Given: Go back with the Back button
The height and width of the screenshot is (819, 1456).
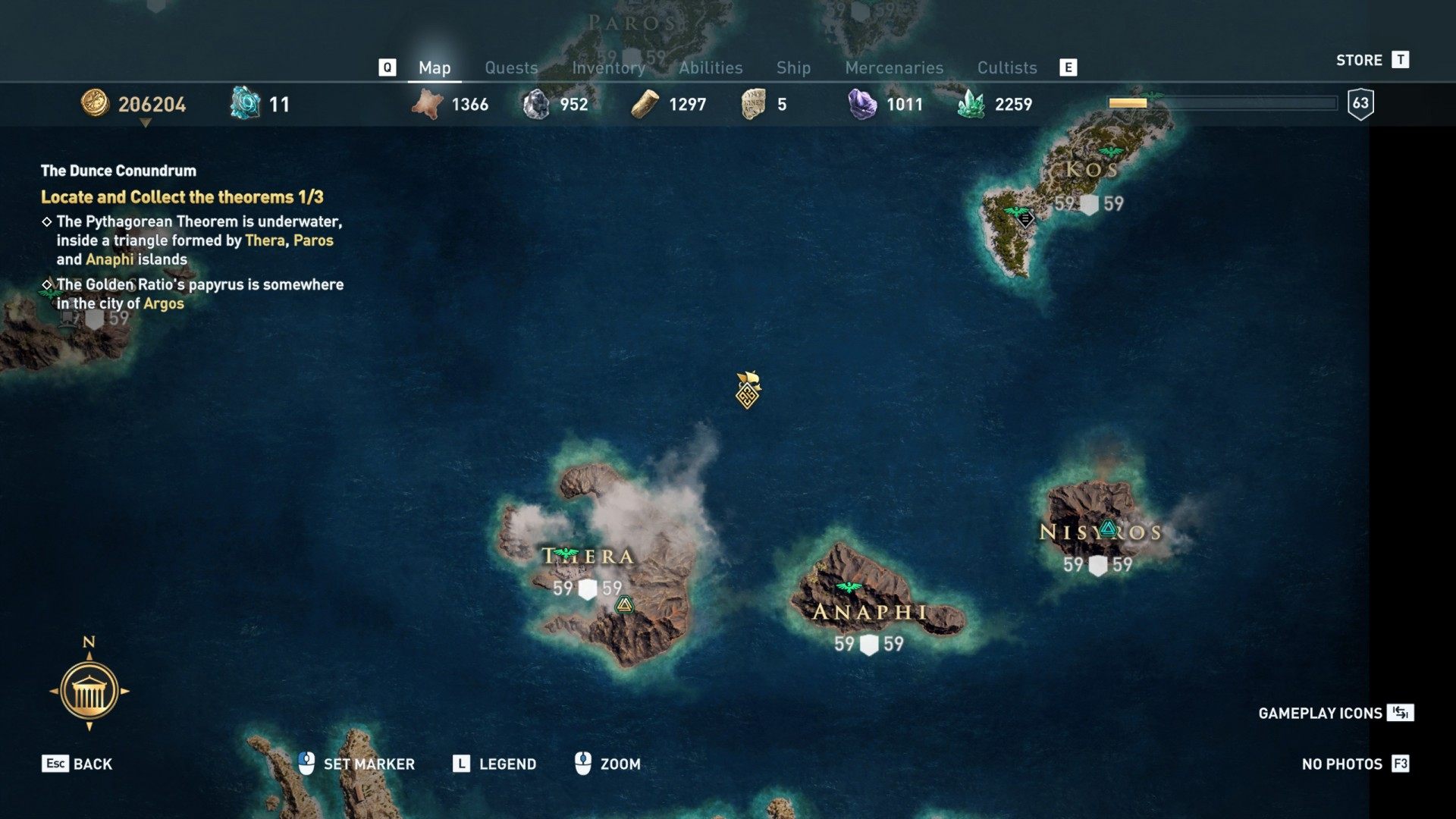Looking at the screenshot, I should 77,764.
